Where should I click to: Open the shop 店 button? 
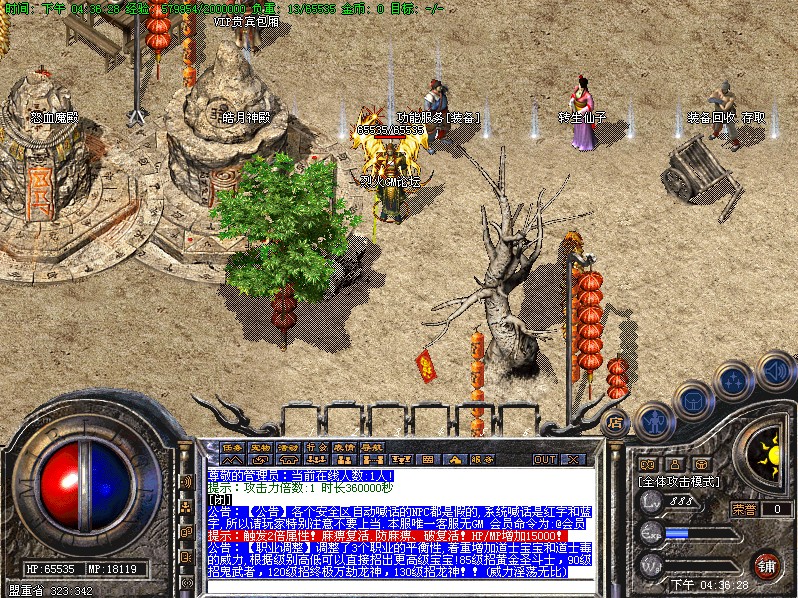tap(616, 422)
